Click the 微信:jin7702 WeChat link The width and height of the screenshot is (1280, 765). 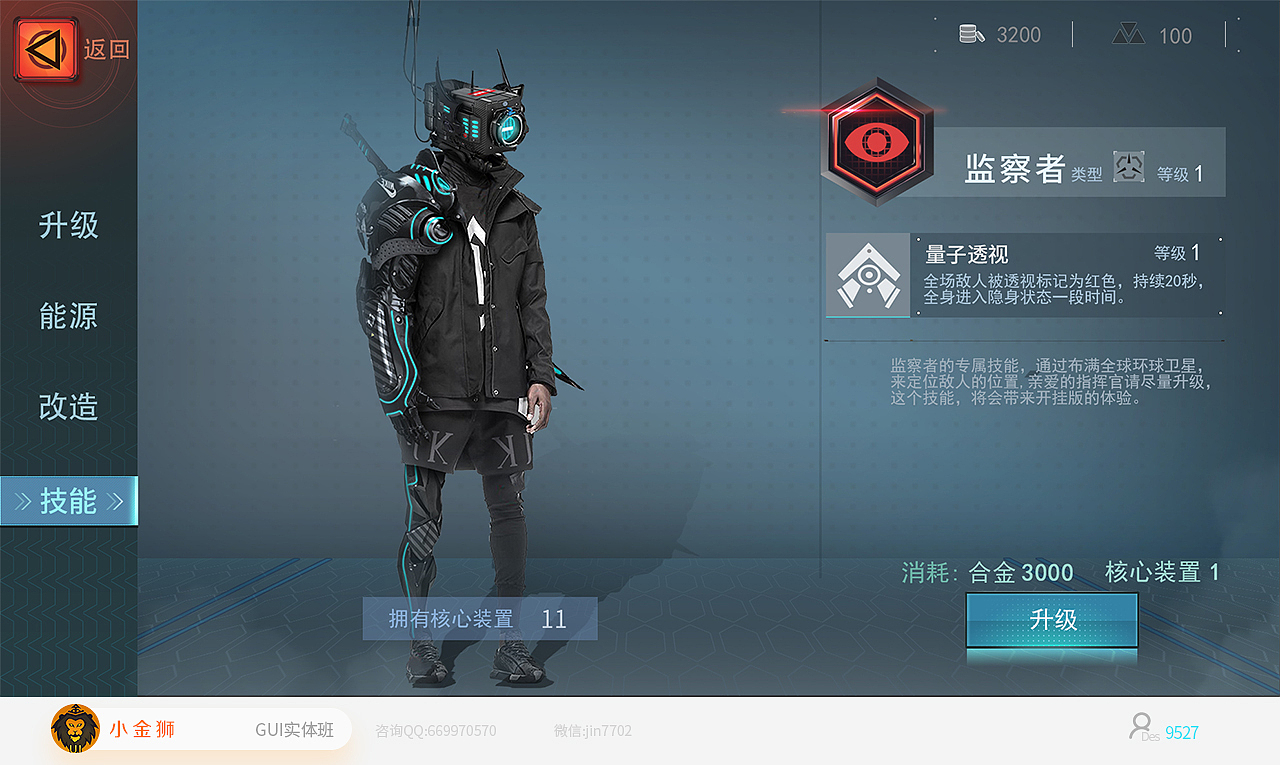tap(591, 731)
